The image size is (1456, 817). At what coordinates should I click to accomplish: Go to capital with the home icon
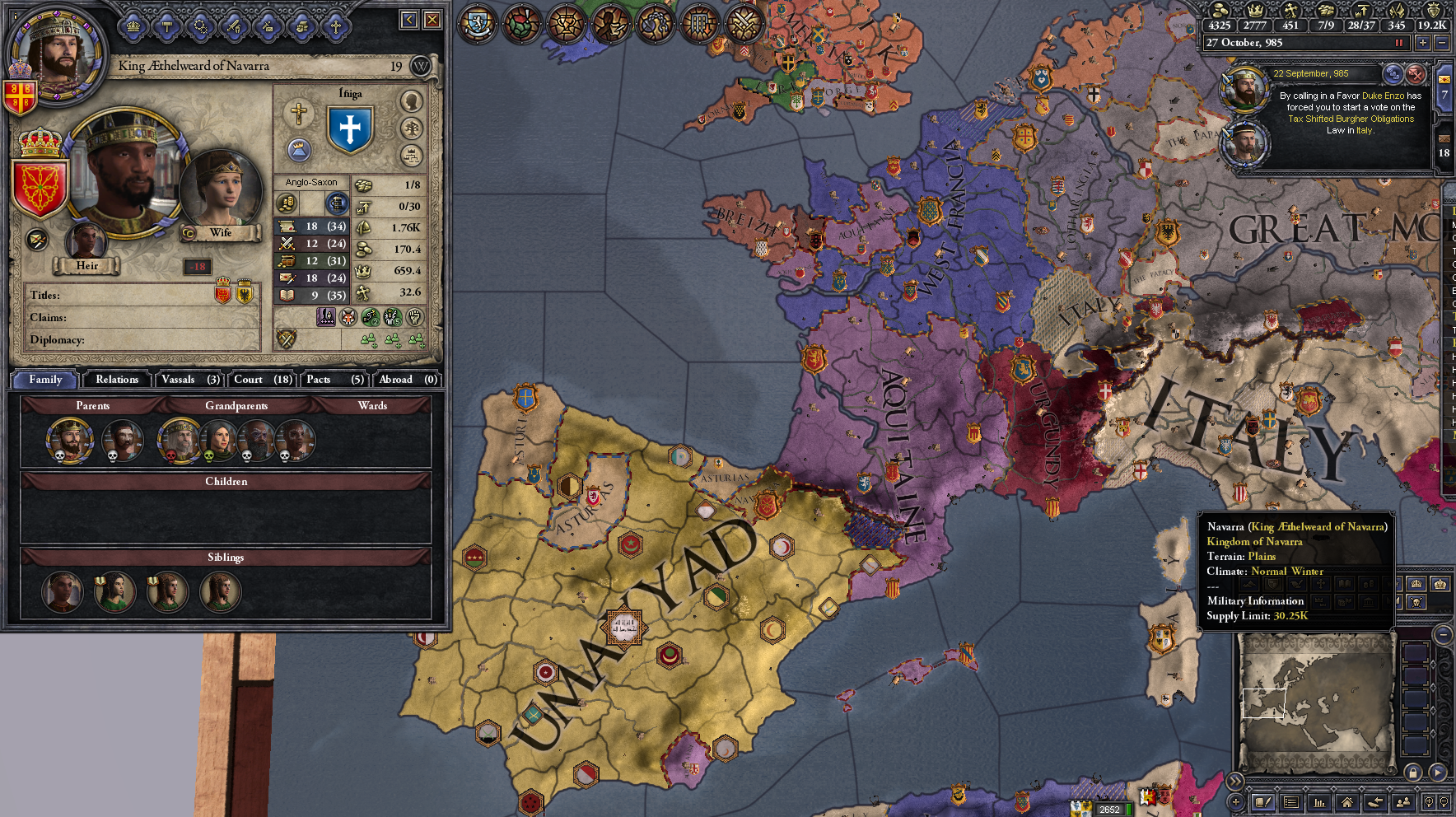pos(1348,803)
